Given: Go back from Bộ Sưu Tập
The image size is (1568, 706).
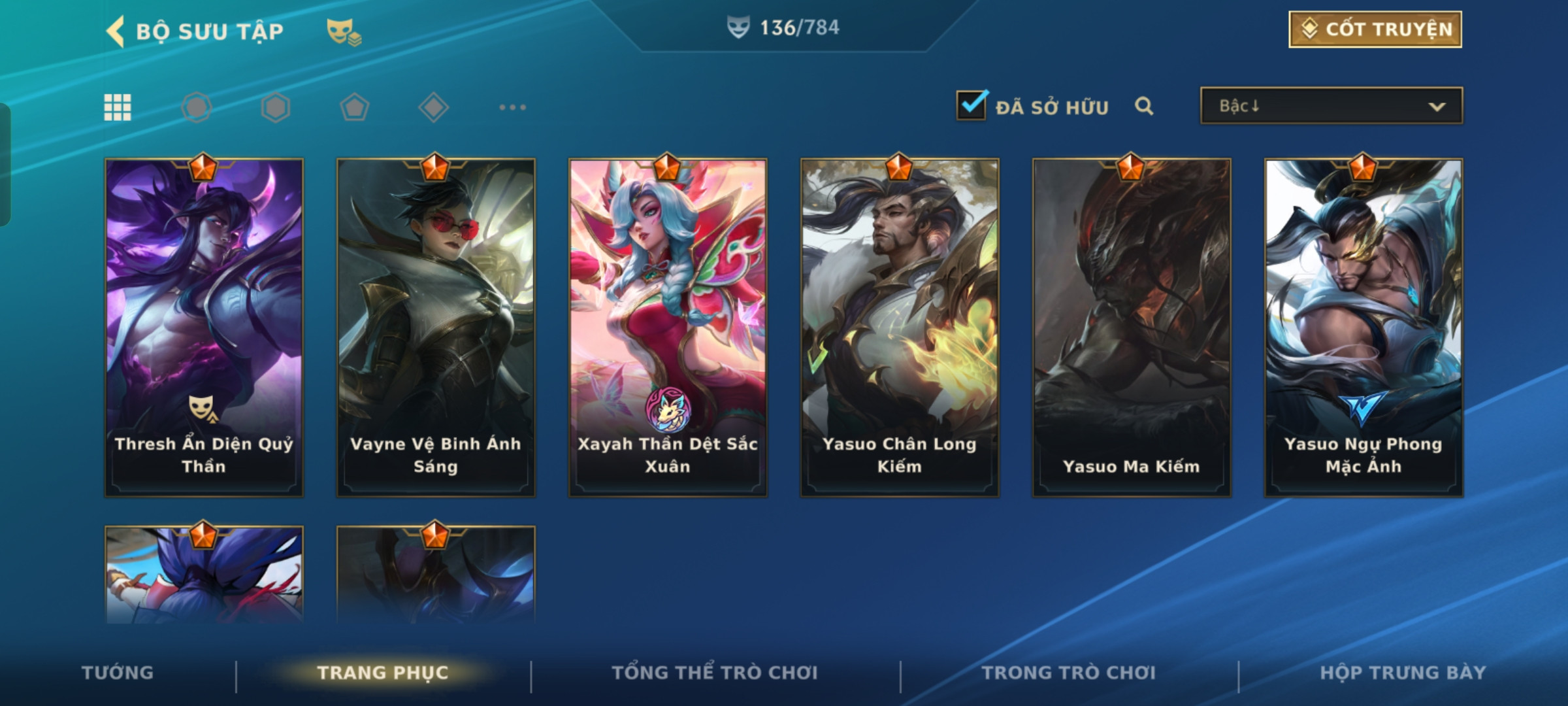Looking at the screenshot, I should coord(116,31).
